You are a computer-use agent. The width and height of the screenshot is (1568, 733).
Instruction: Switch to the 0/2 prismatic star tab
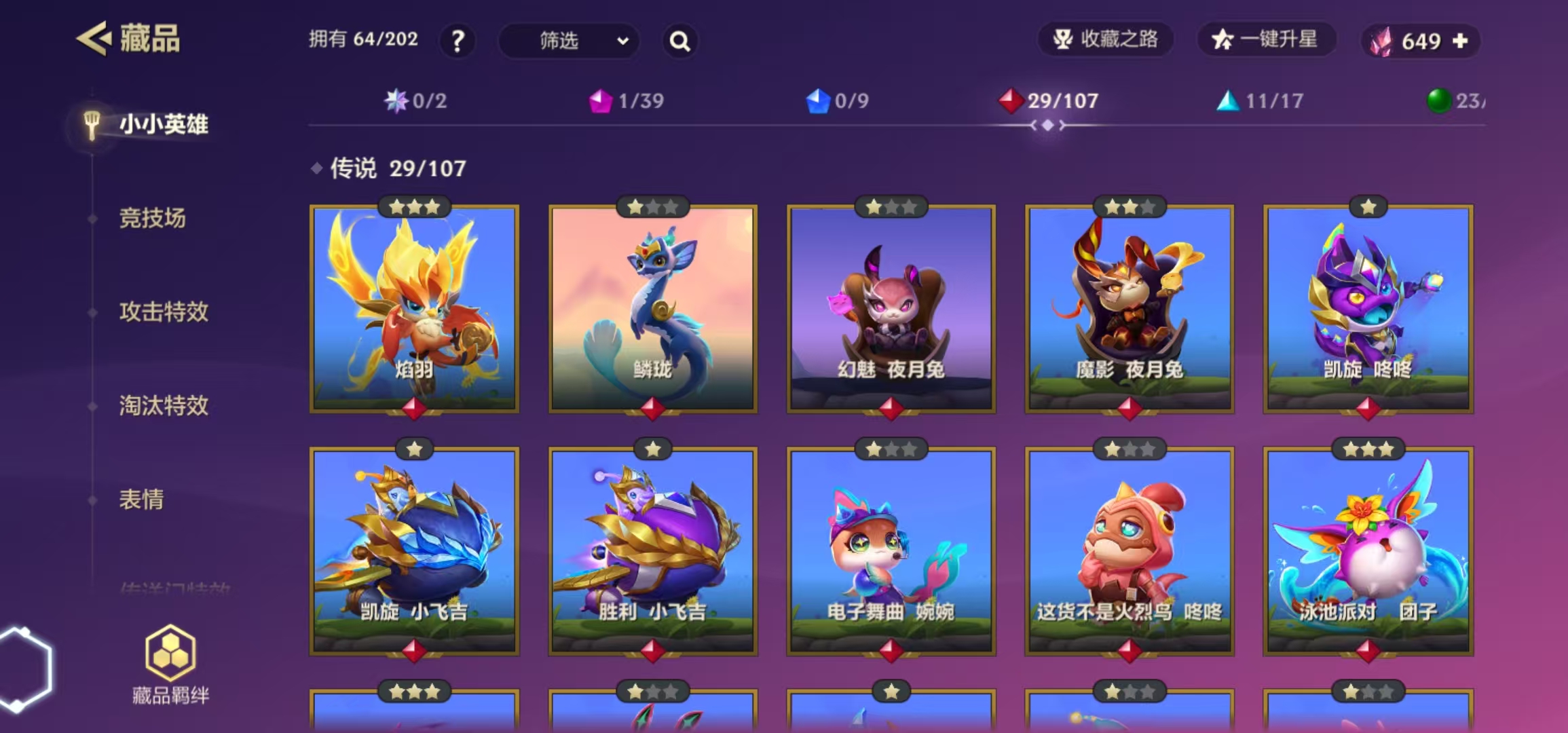[x=415, y=101]
